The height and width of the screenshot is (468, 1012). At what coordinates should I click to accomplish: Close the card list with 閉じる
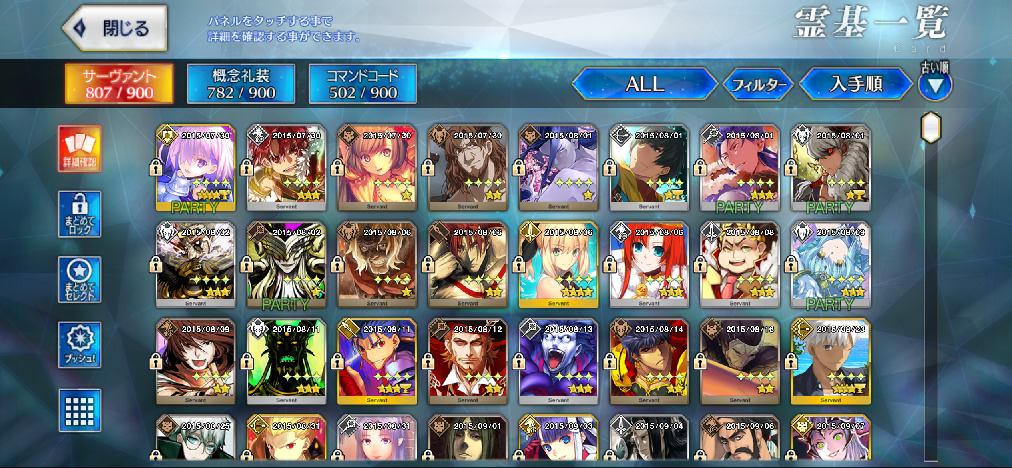click(112, 29)
